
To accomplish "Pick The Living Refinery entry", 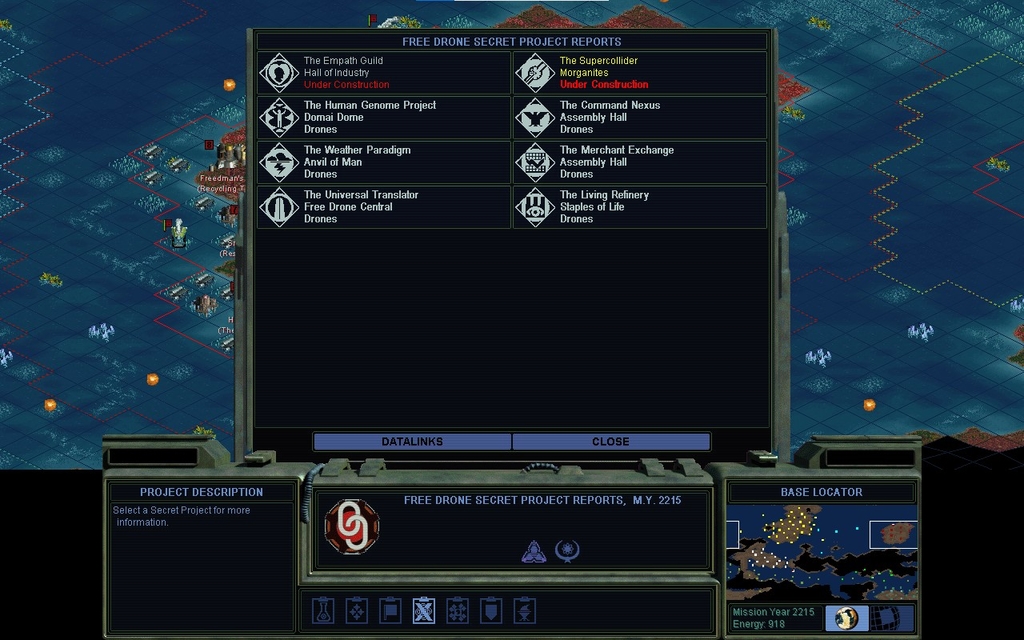I will click(x=640, y=207).
